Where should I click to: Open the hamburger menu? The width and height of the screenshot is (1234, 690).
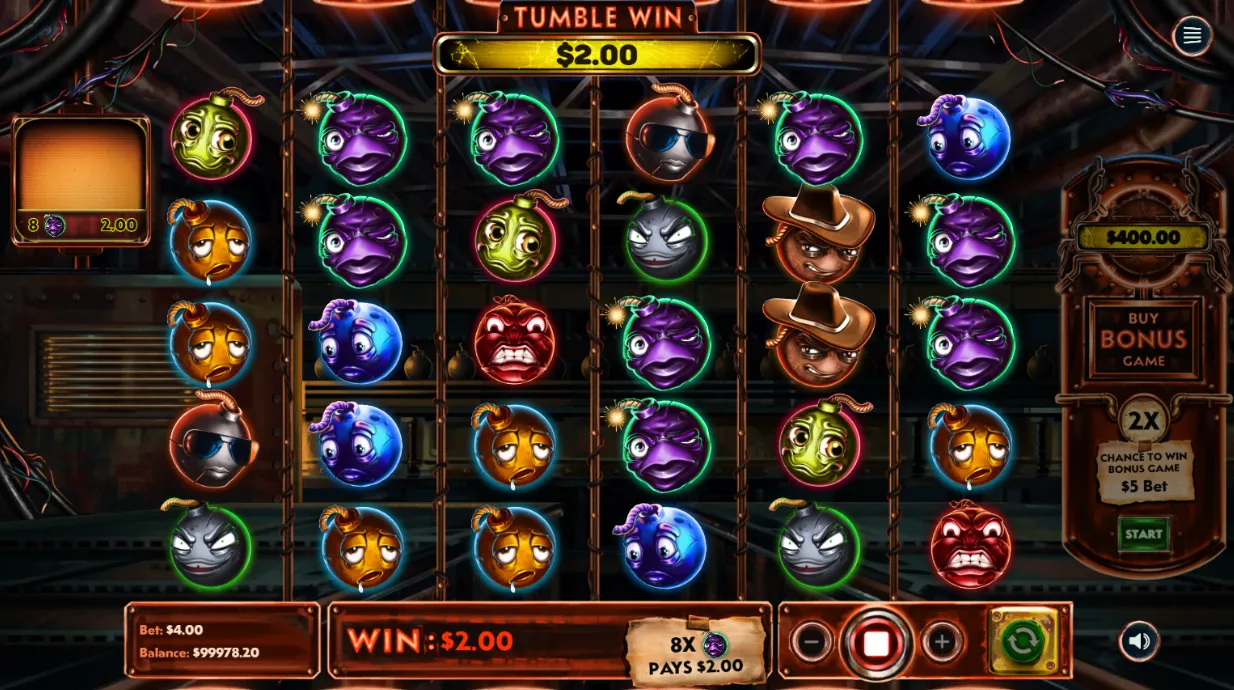1191,36
